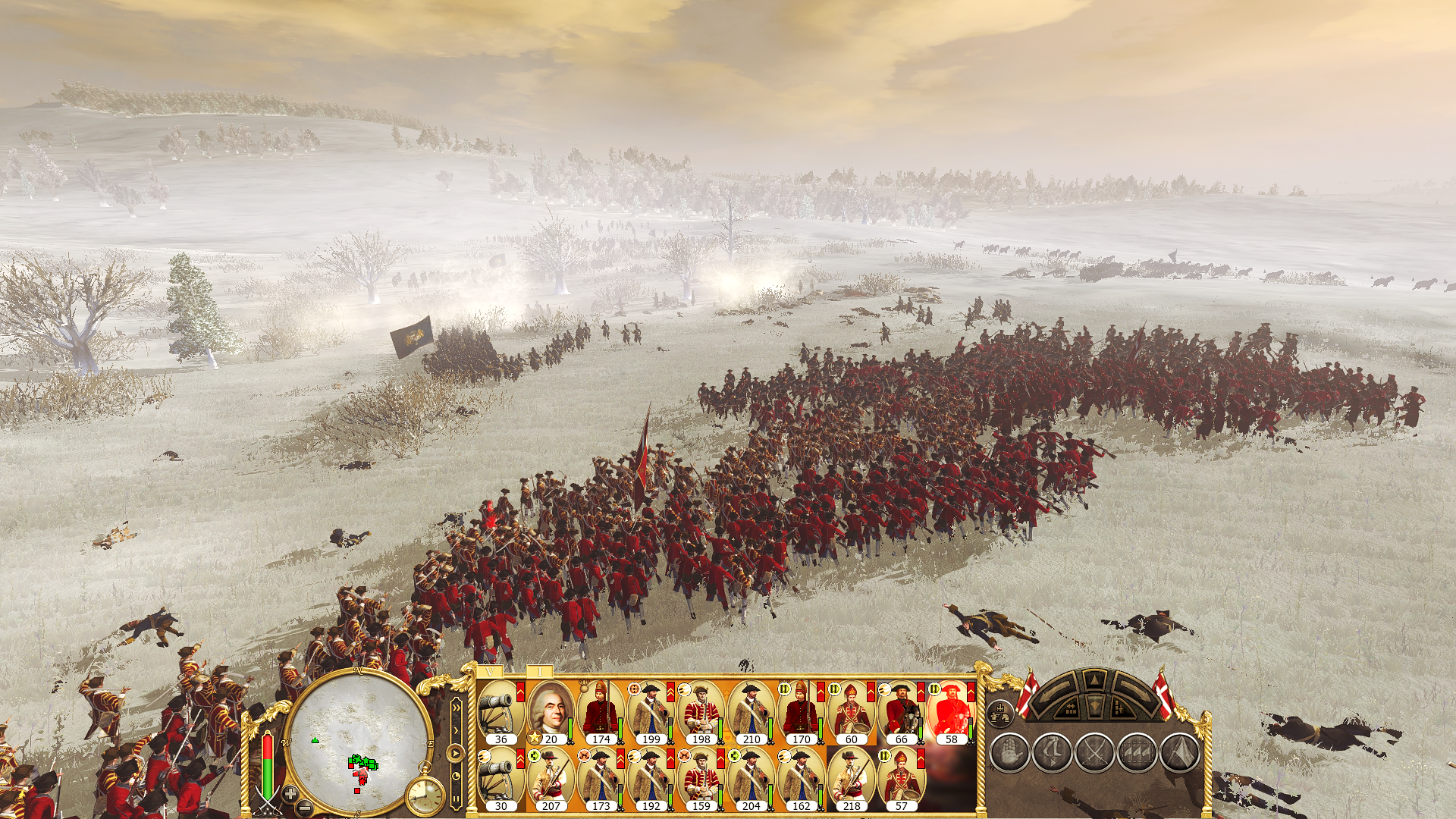Order withdrawal using the white flag button
The image size is (1456, 819).
coord(1180,753)
